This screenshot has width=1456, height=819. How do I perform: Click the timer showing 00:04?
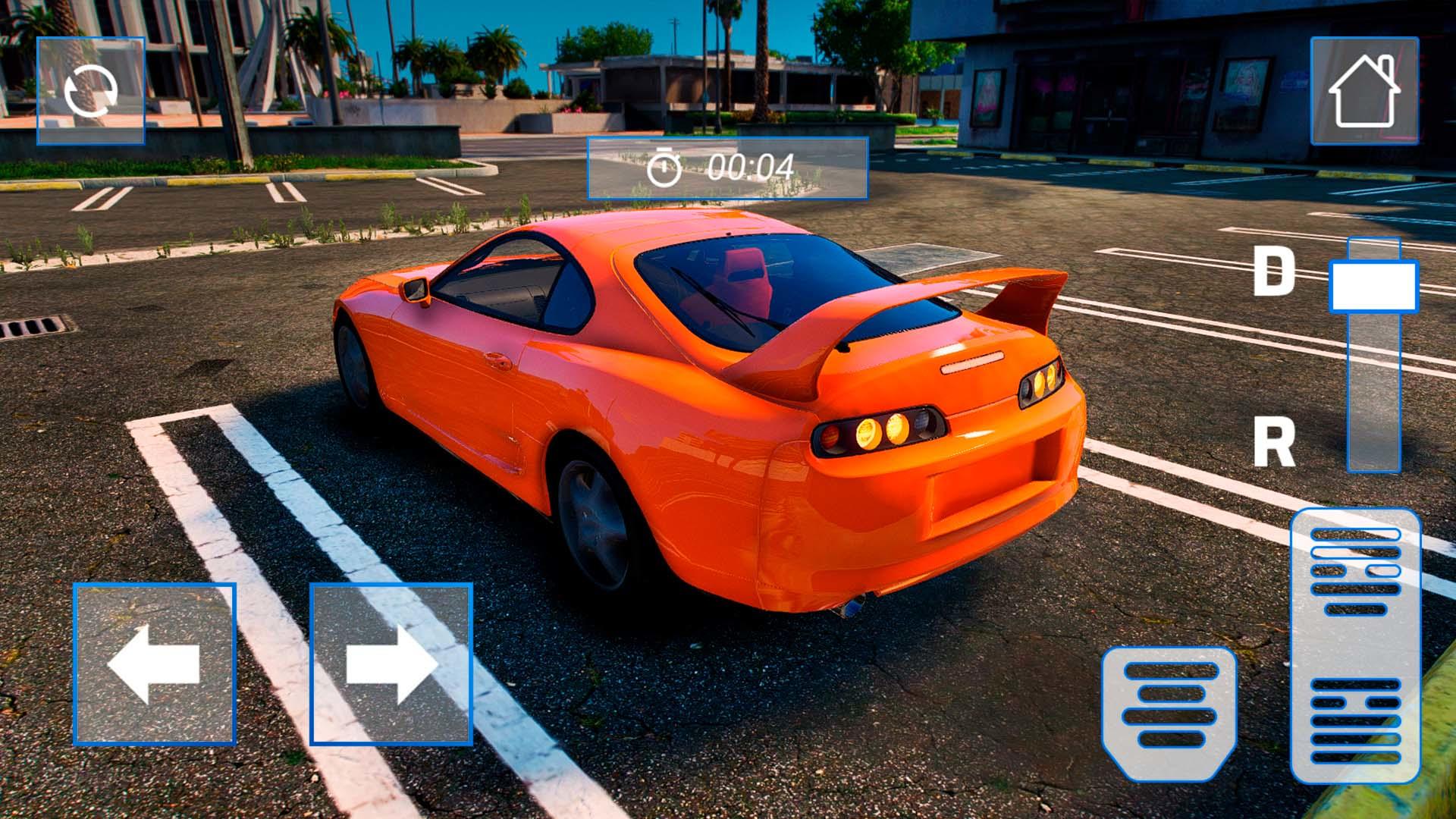751,168
